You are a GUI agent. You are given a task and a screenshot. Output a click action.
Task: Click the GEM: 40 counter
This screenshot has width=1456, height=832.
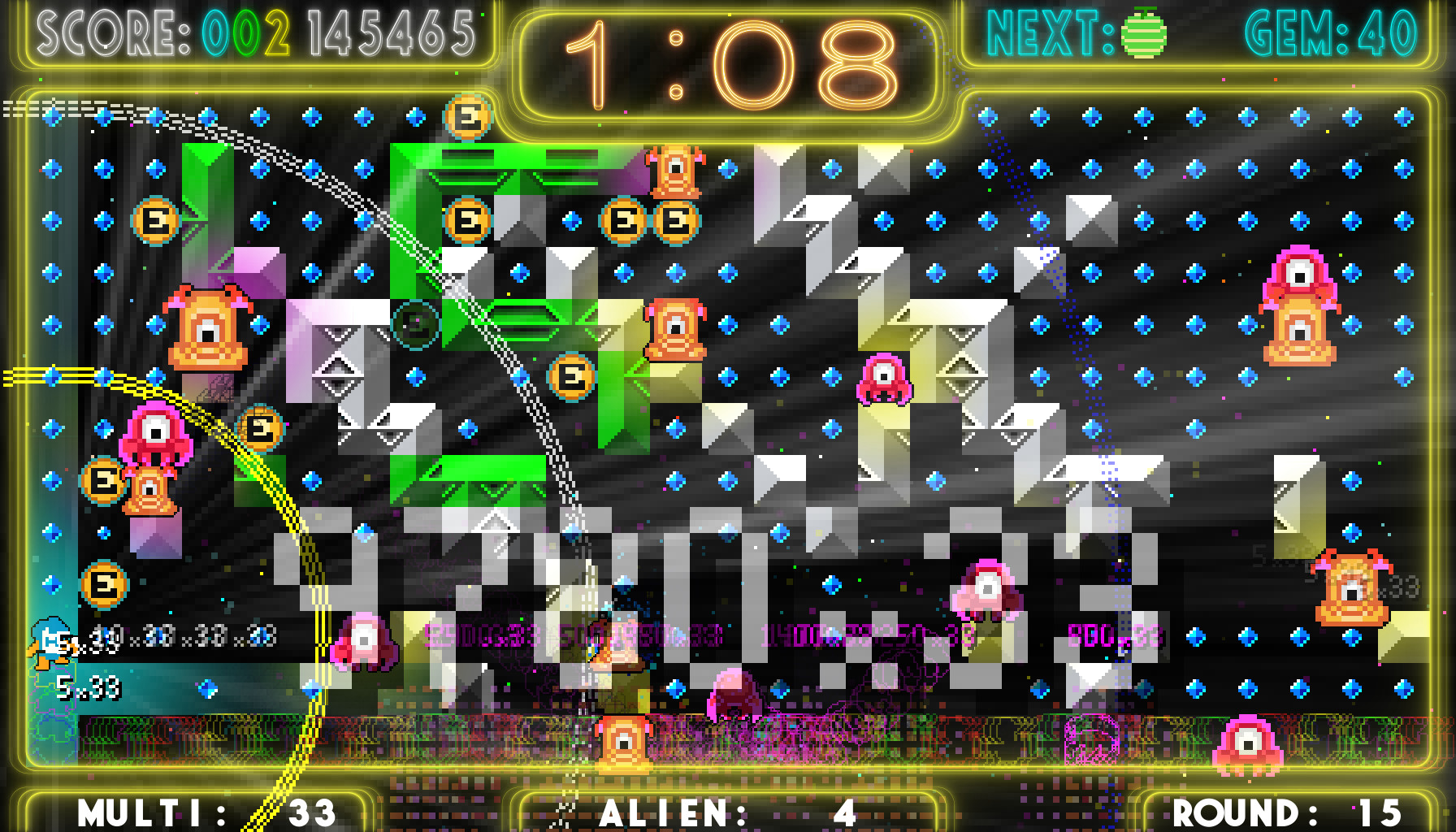click(x=1332, y=32)
